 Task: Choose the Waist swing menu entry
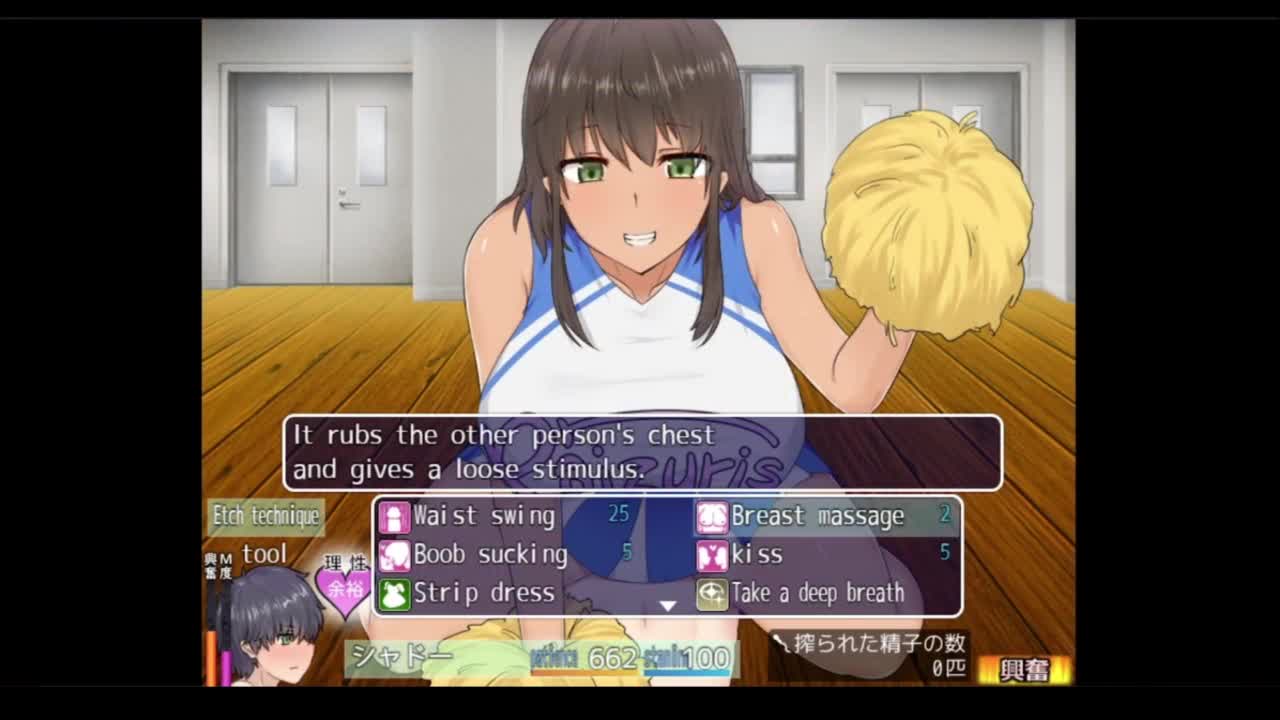[x=484, y=516]
